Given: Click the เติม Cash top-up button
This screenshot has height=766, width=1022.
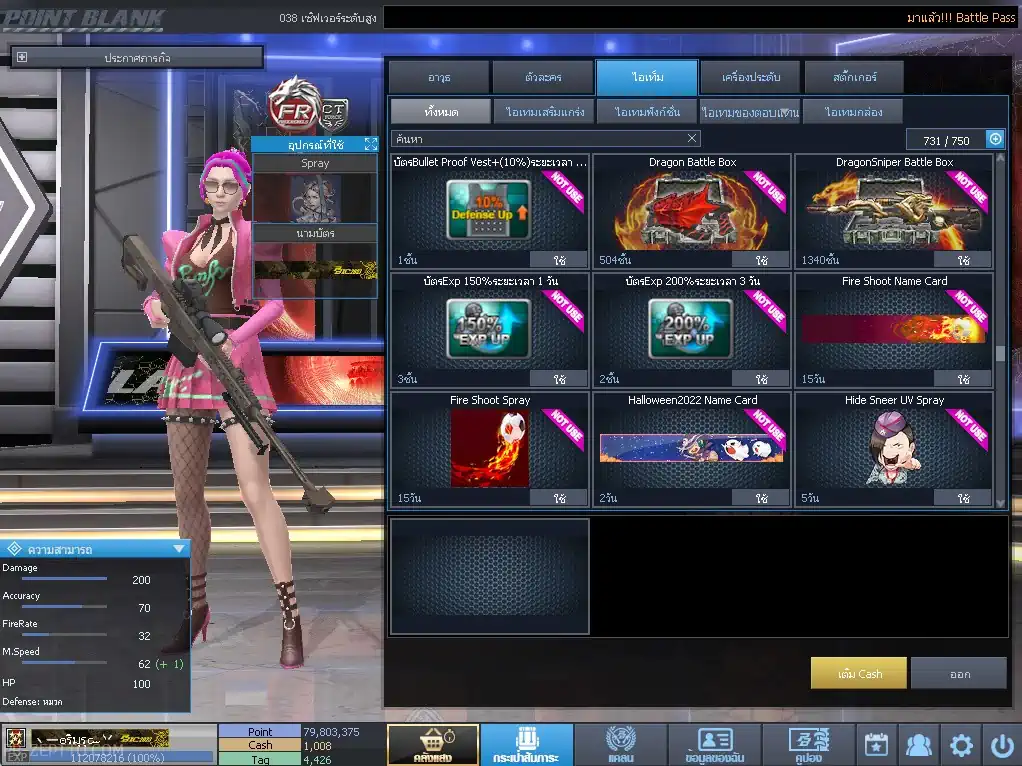Looking at the screenshot, I should [859, 674].
